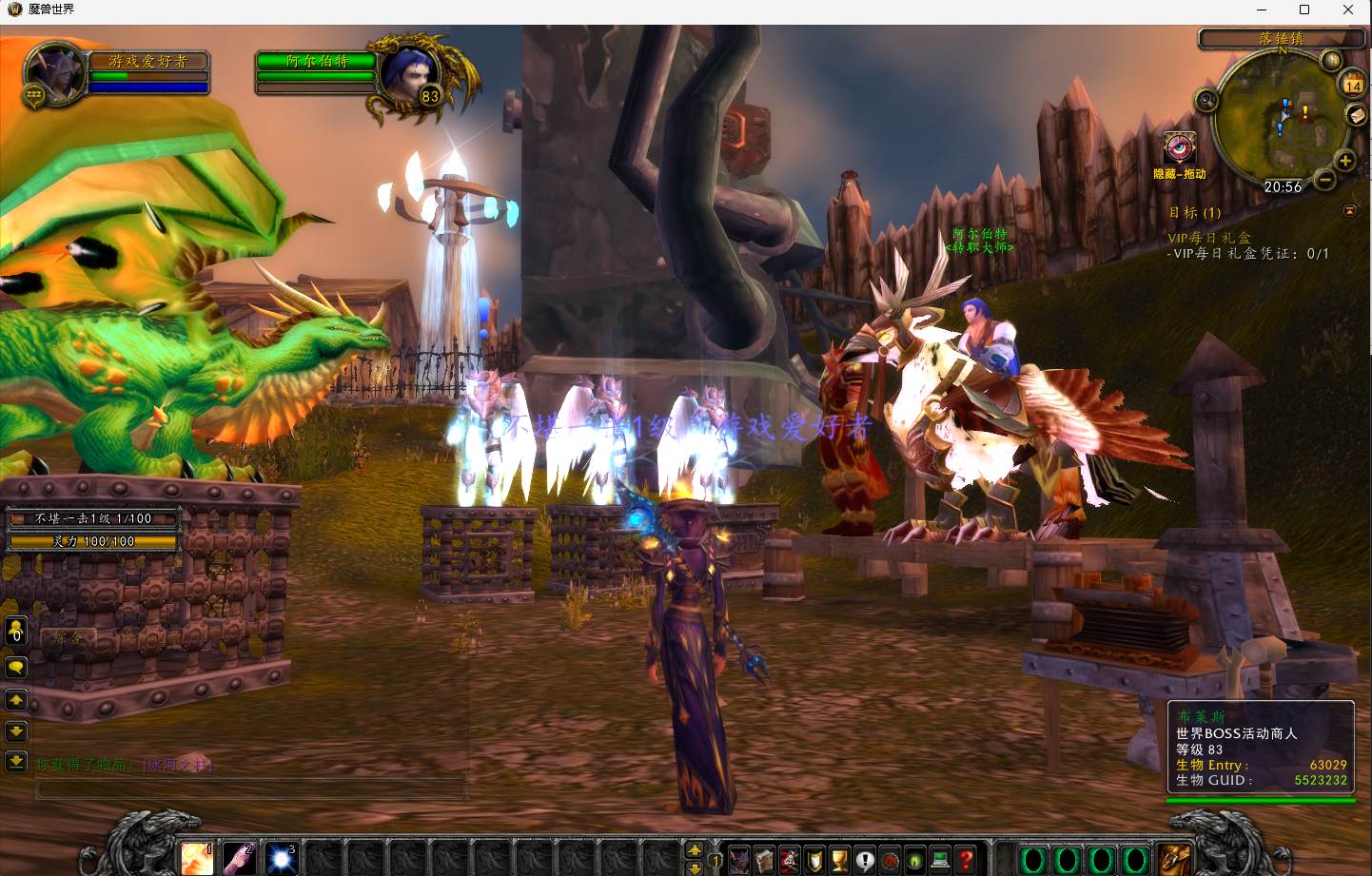1372x876 pixels.
Task: Cast the fire spell in hotbar slot 1
Action: (x=197, y=858)
